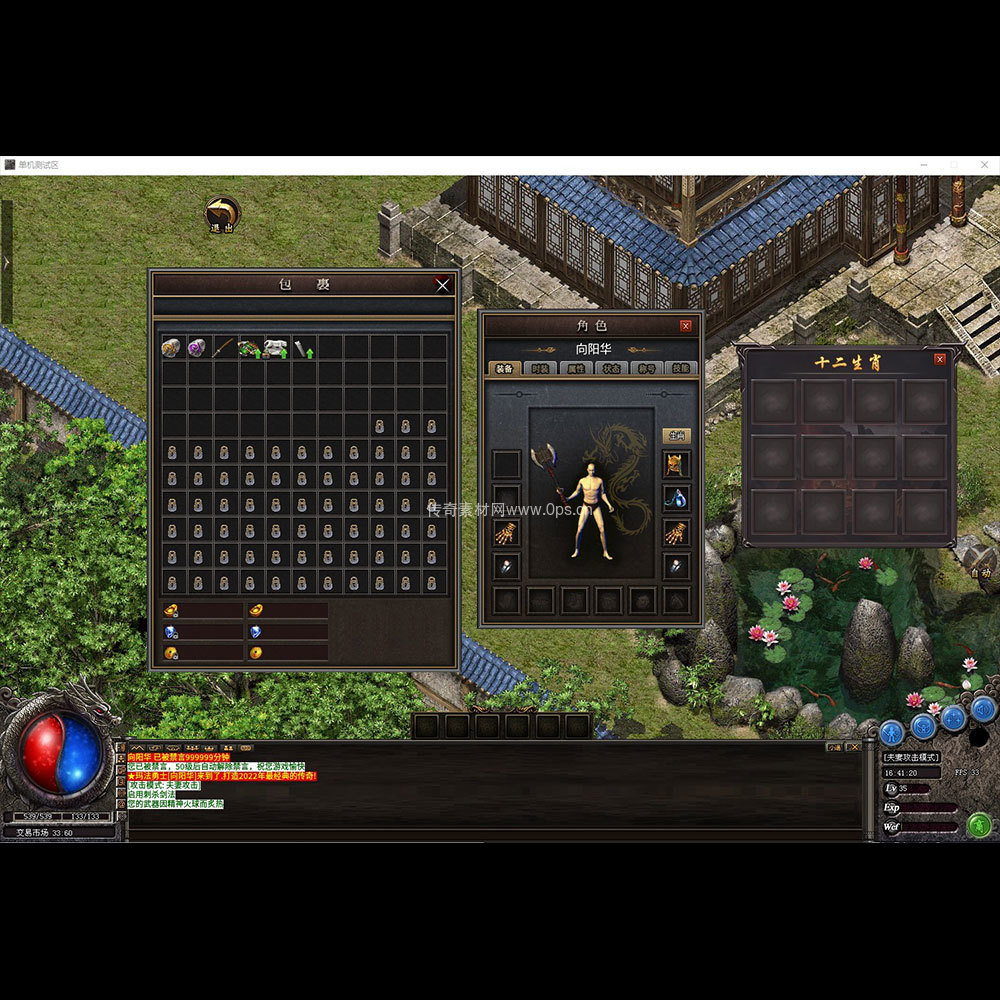Select the wooden staff in the bag
This screenshot has height=1000, width=1000.
[x=224, y=348]
